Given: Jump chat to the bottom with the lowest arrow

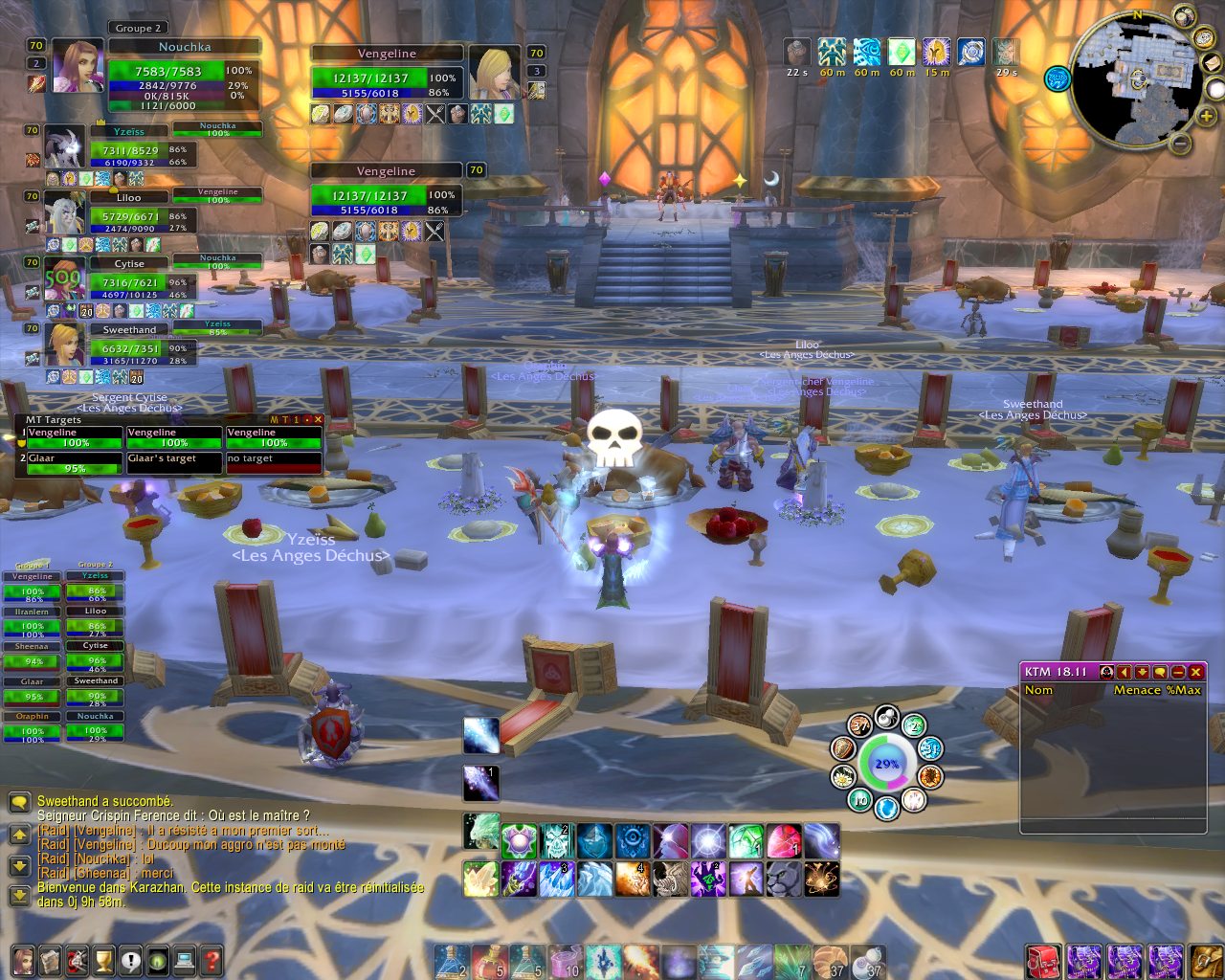Looking at the screenshot, I should click(x=18, y=896).
